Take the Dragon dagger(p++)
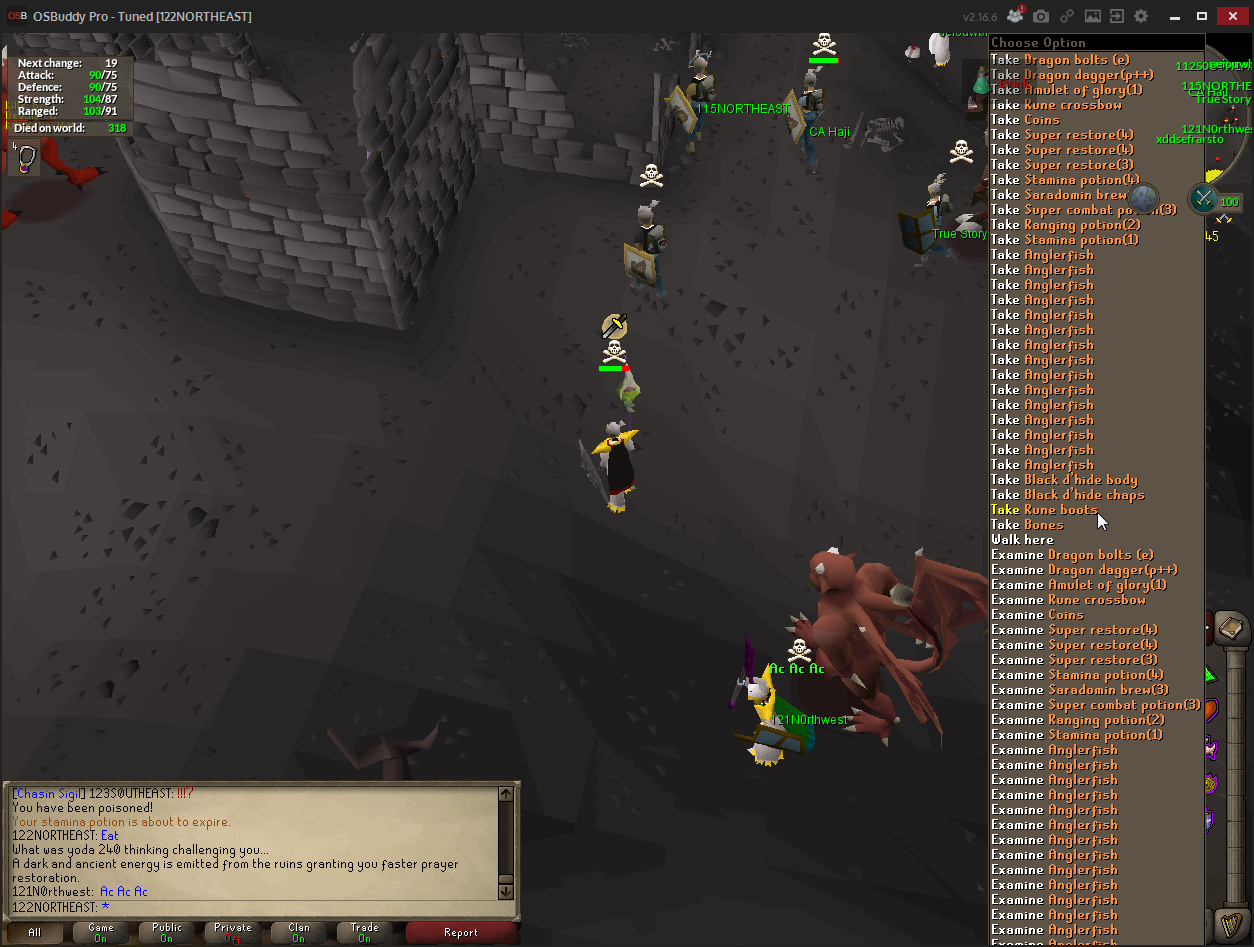Screen dimensions: 1254x947 point(1071,75)
